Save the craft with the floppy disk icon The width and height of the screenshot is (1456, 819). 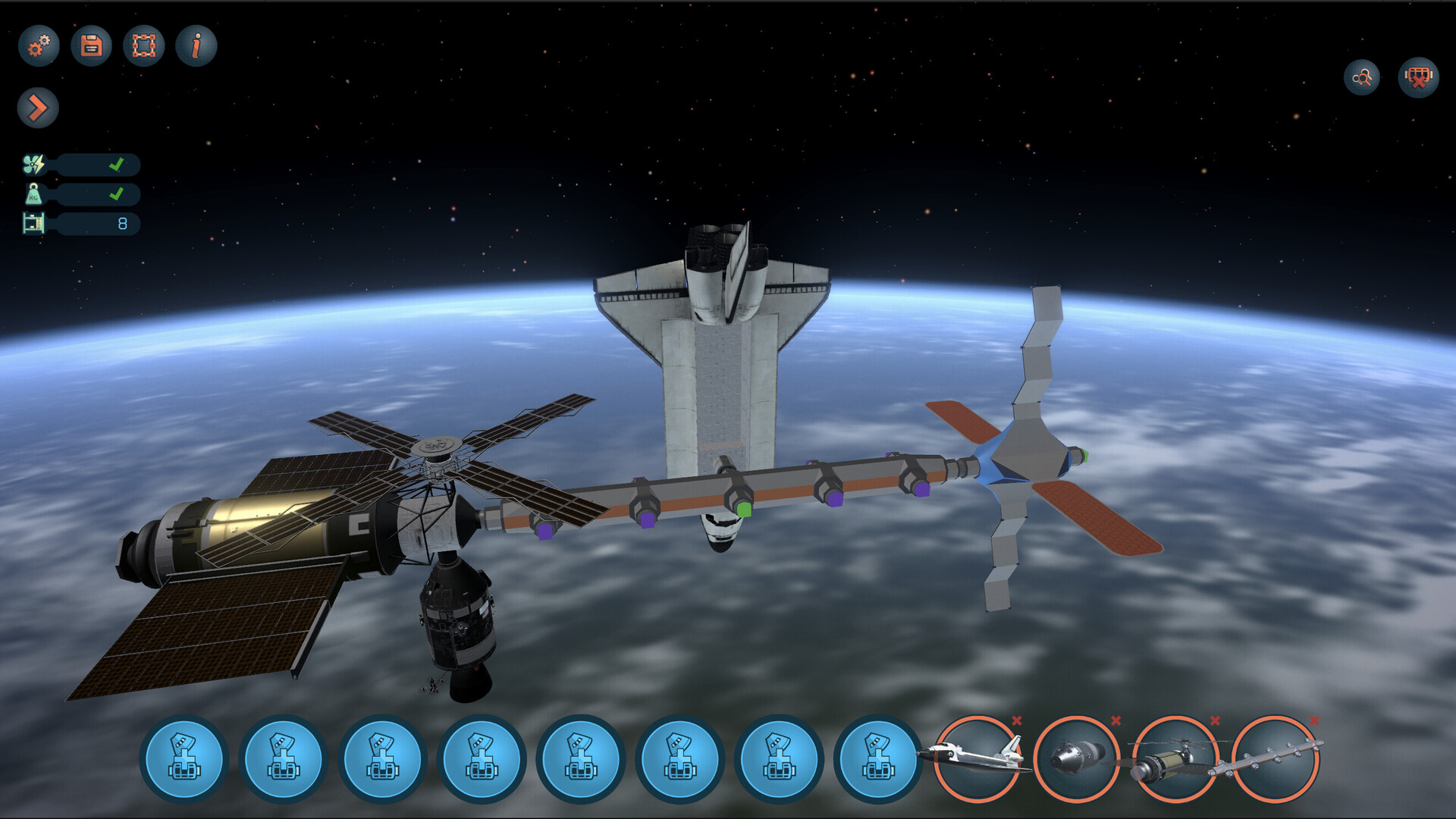tap(90, 45)
